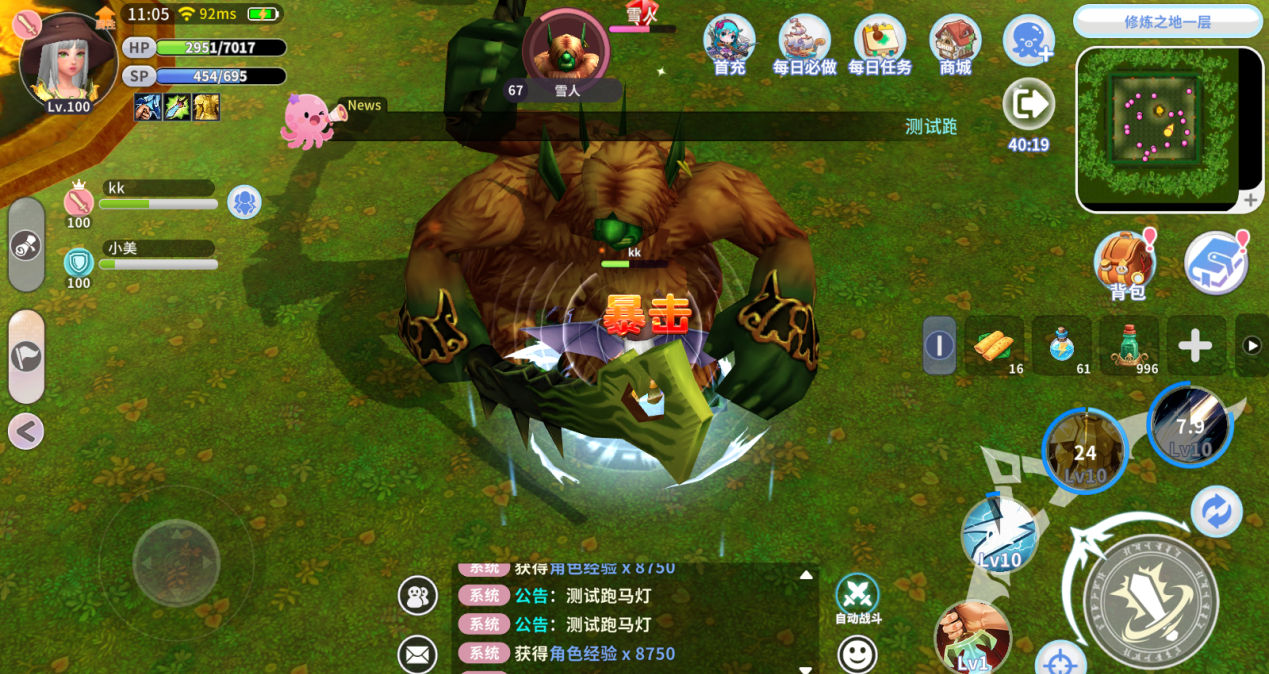Use the green potion with 996 count
This screenshot has height=674, width=1269.
(1129, 346)
